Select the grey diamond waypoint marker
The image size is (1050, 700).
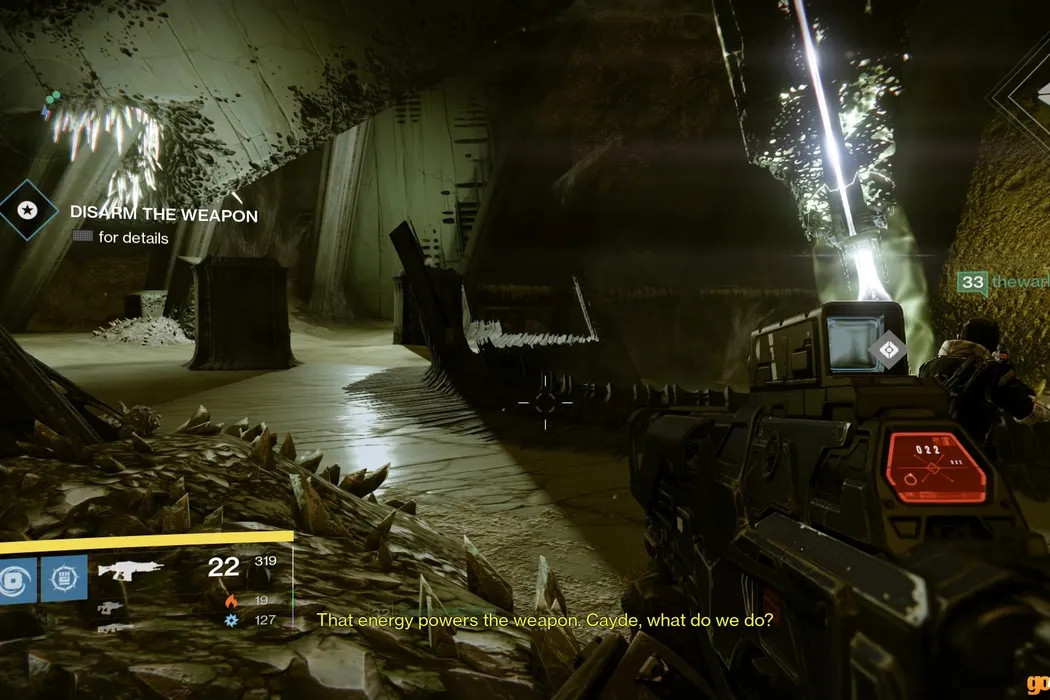click(x=887, y=349)
